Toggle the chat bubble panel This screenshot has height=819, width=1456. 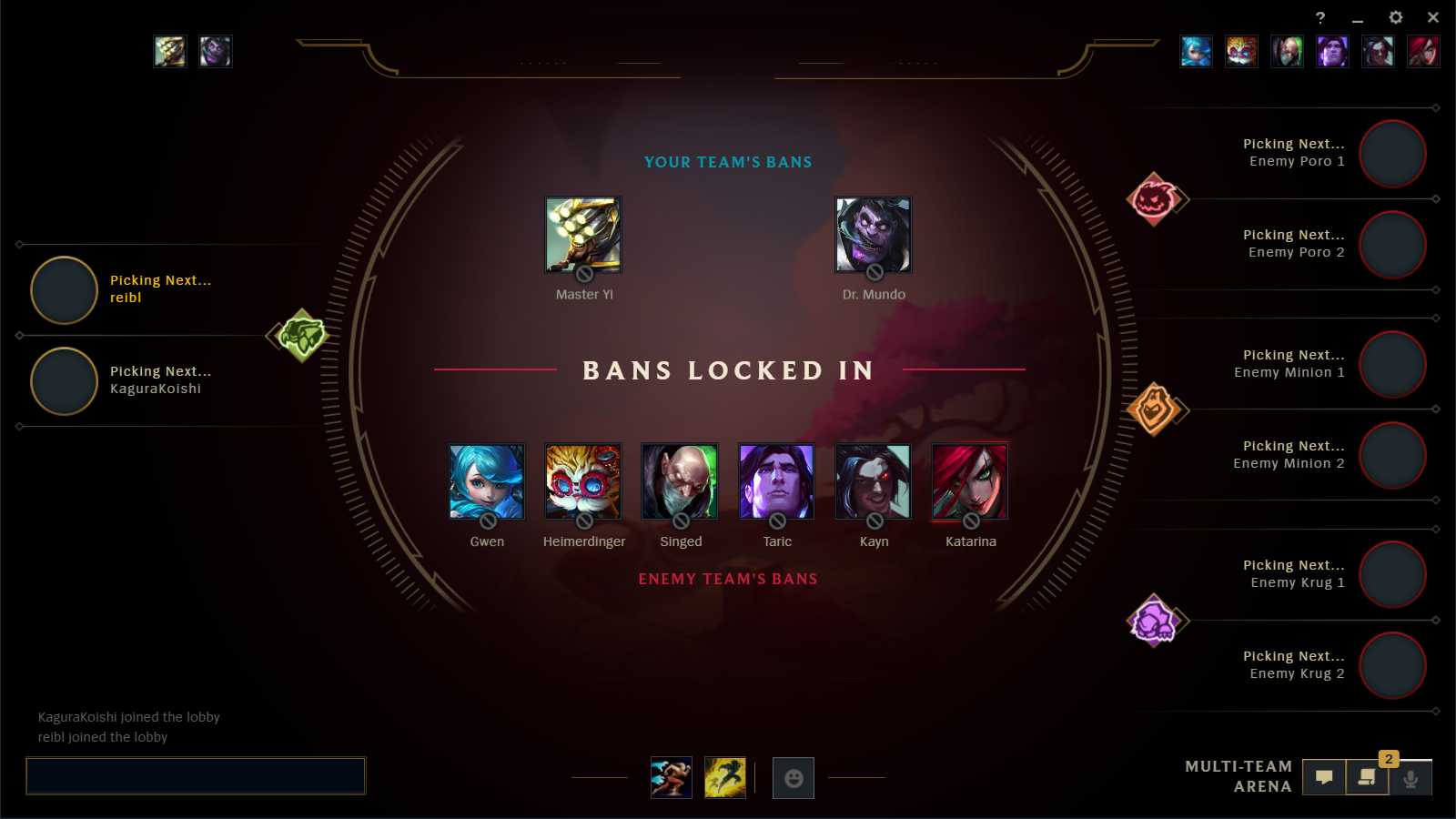click(1324, 777)
